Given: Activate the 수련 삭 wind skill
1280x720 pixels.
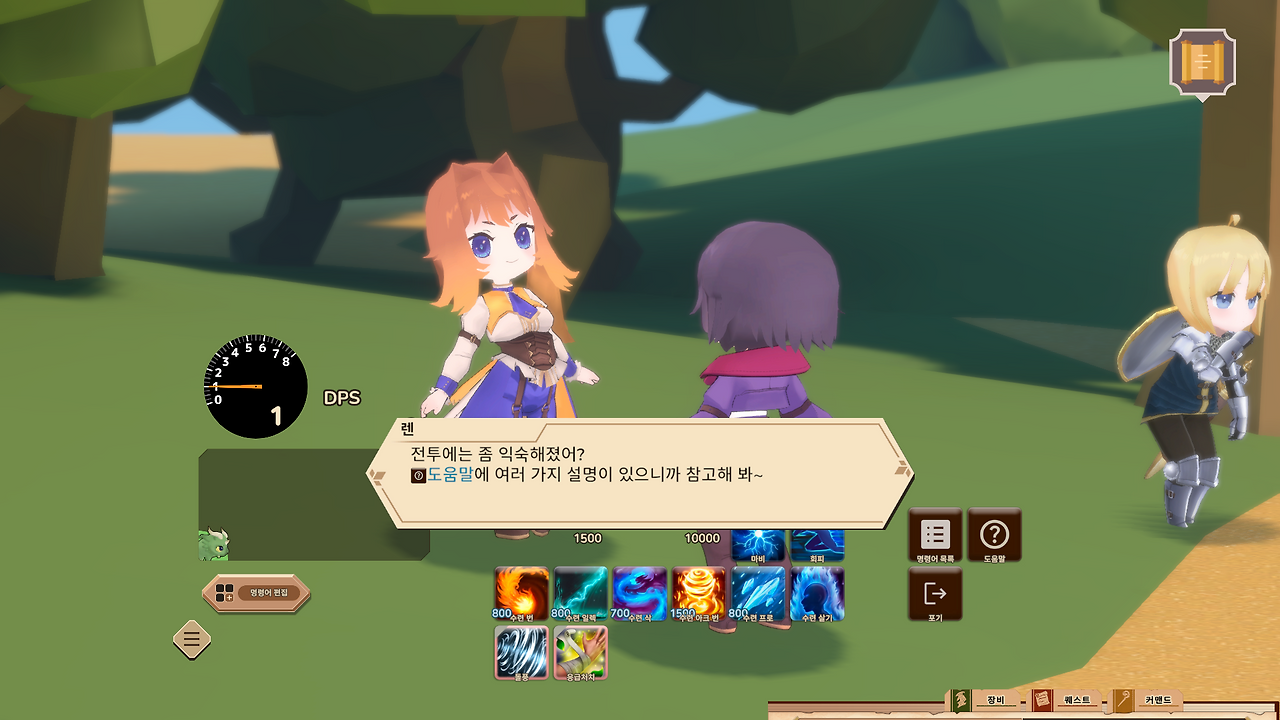Looking at the screenshot, I should tap(640, 592).
